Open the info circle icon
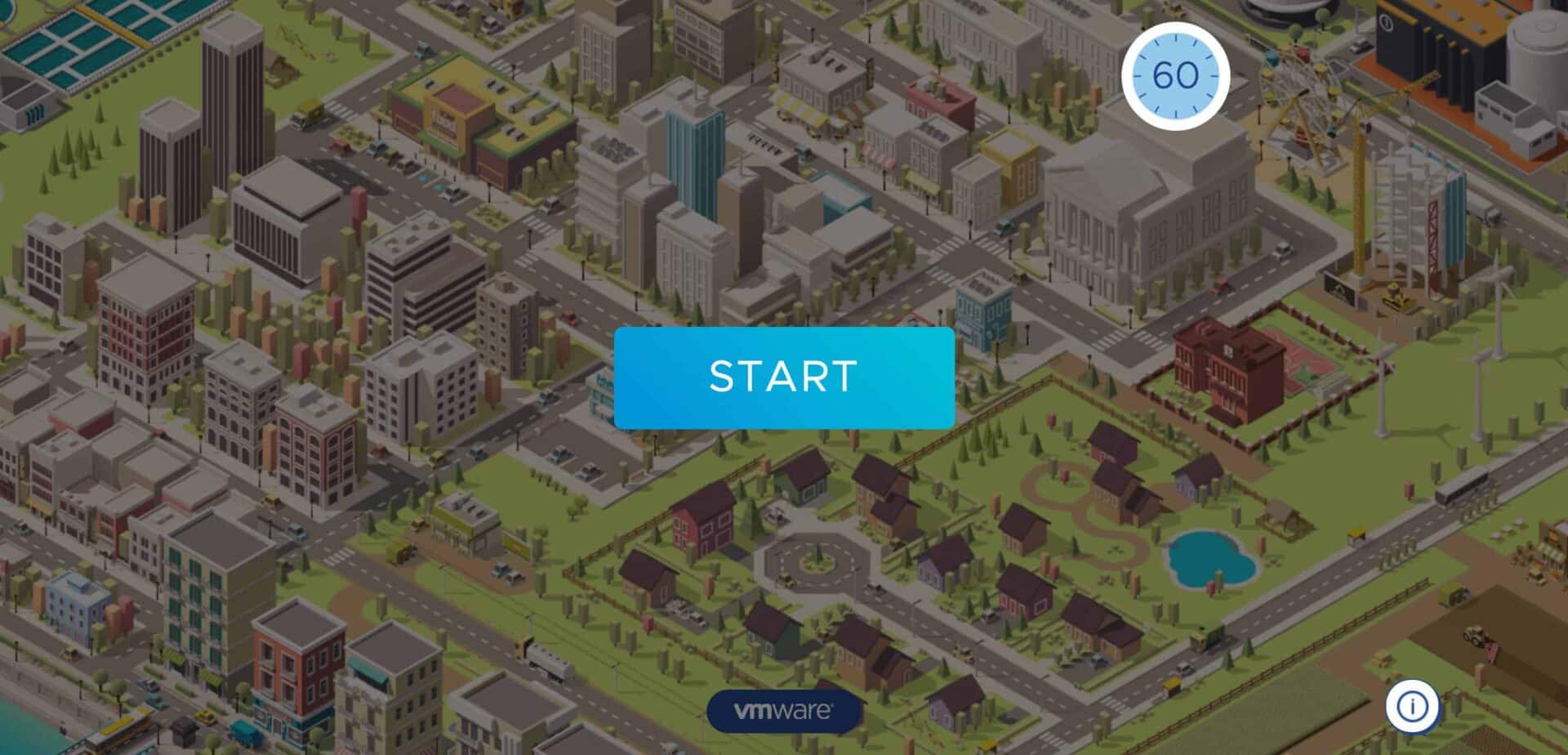This screenshot has width=1568, height=755. (1412, 706)
